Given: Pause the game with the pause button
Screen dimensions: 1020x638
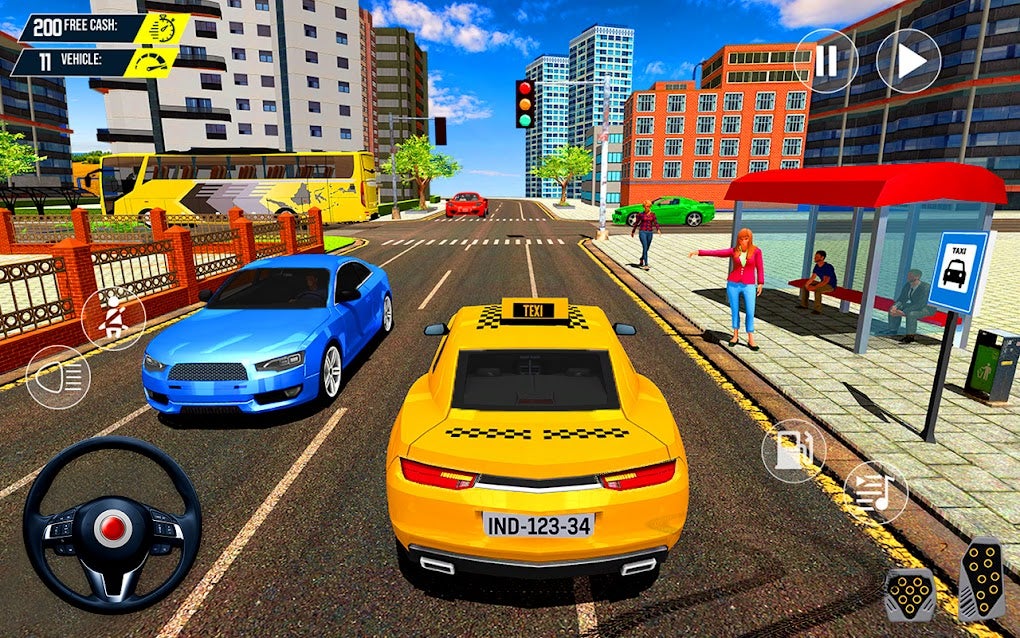Looking at the screenshot, I should [825, 61].
